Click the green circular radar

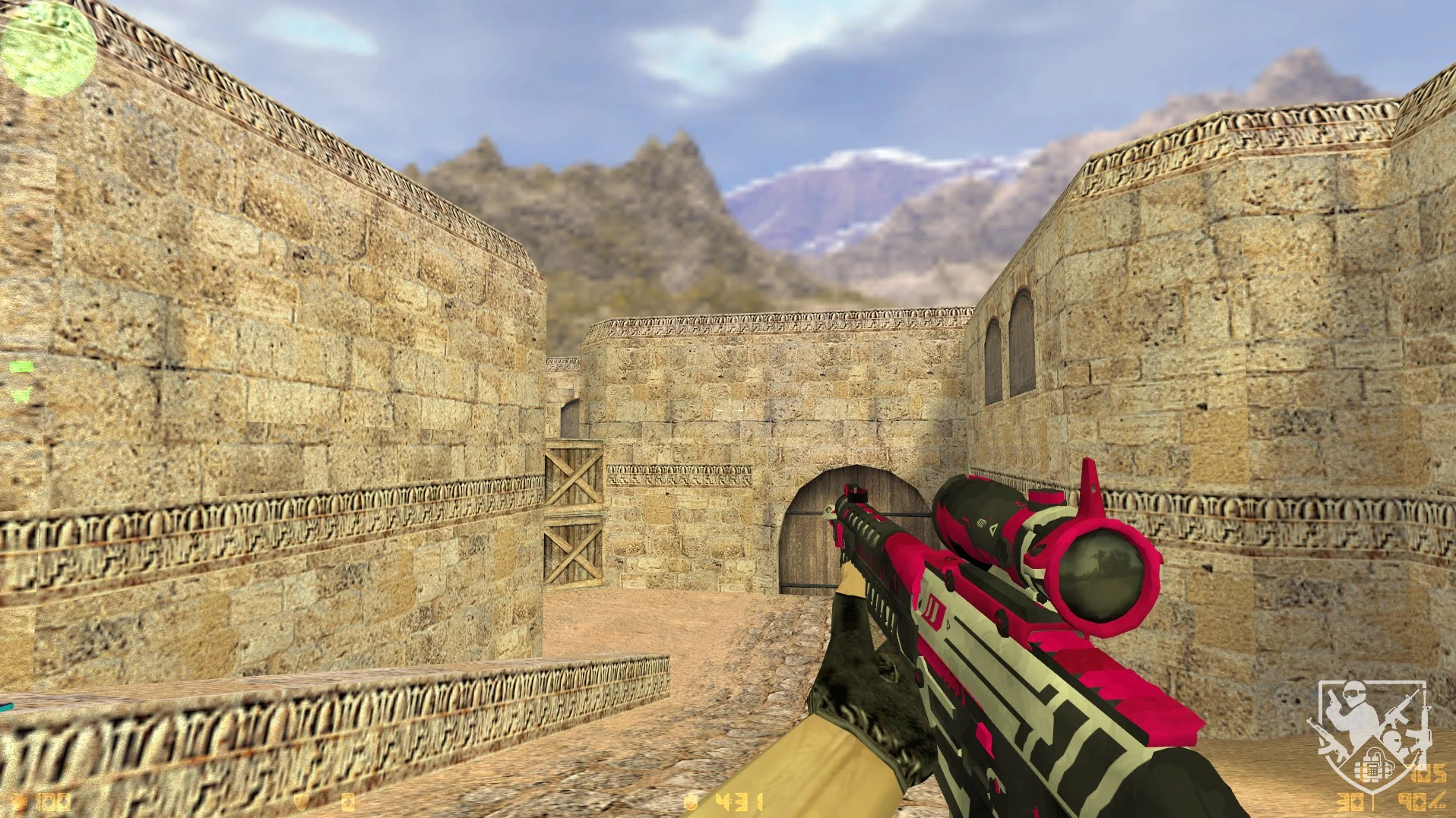48,49
